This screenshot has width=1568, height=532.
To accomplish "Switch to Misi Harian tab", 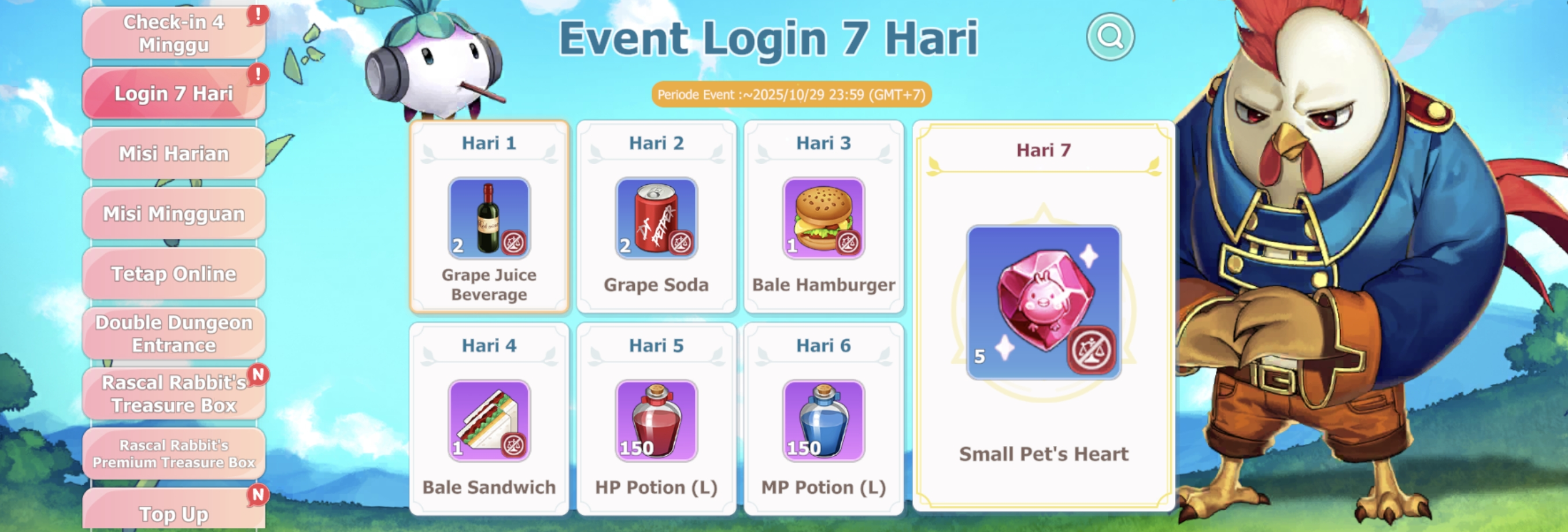I will (x=173, y=153).
